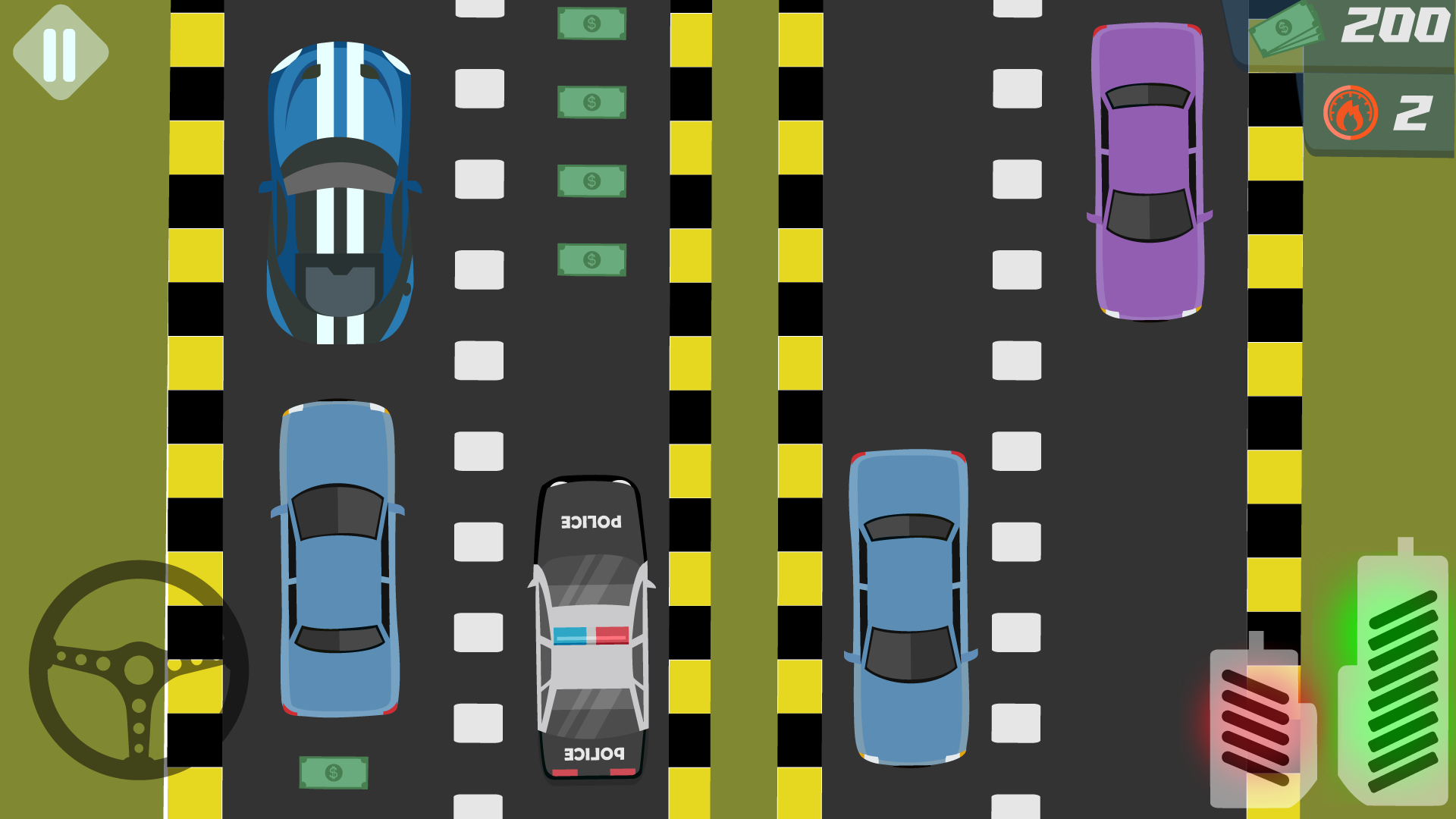Engage braking with the red pedal
The width and height of the screenshot is (1456, 819).
pos(1255,728)
